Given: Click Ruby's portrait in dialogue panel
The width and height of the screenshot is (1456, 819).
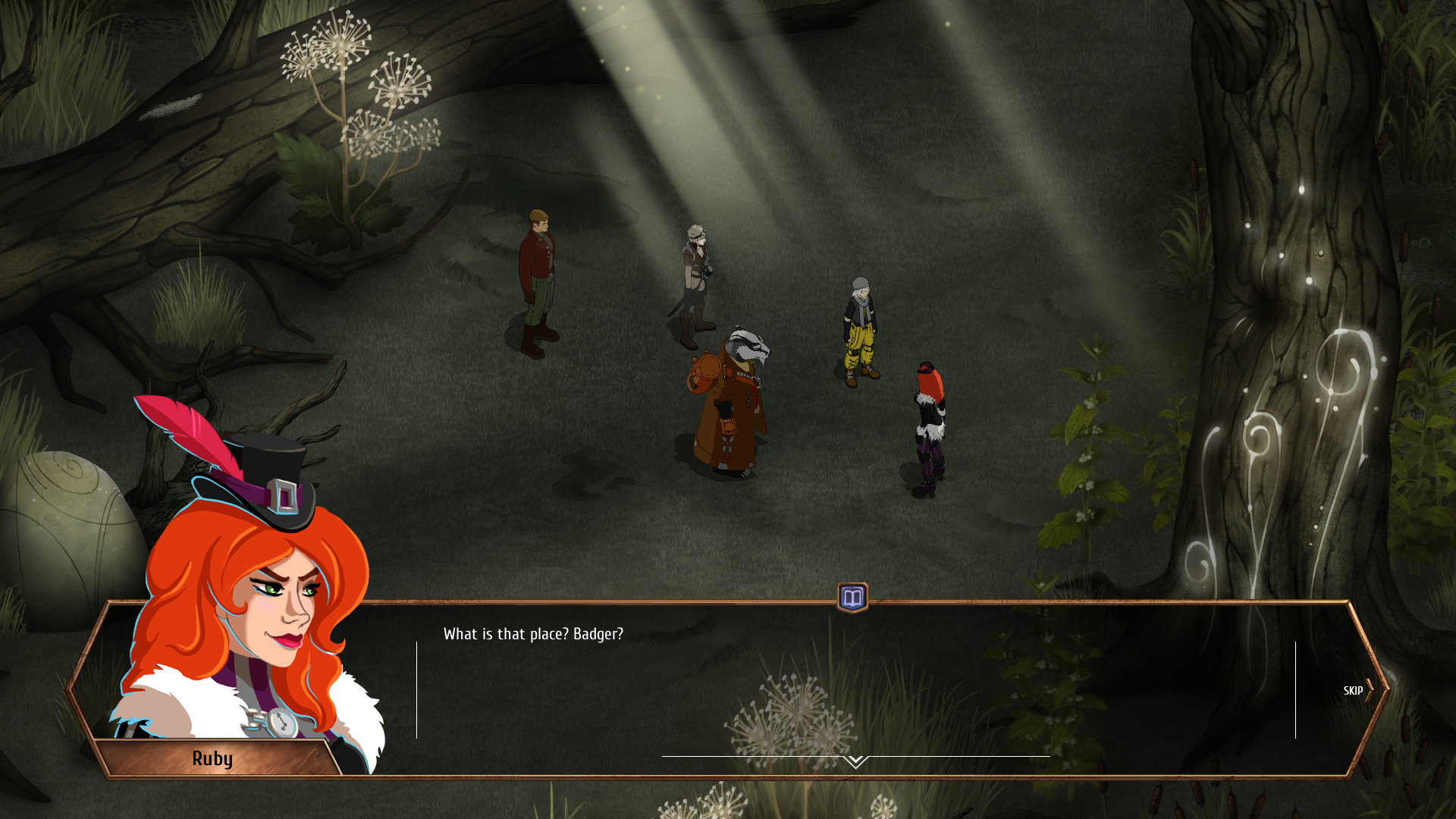Looking at the screenshot, I should 250,607.
